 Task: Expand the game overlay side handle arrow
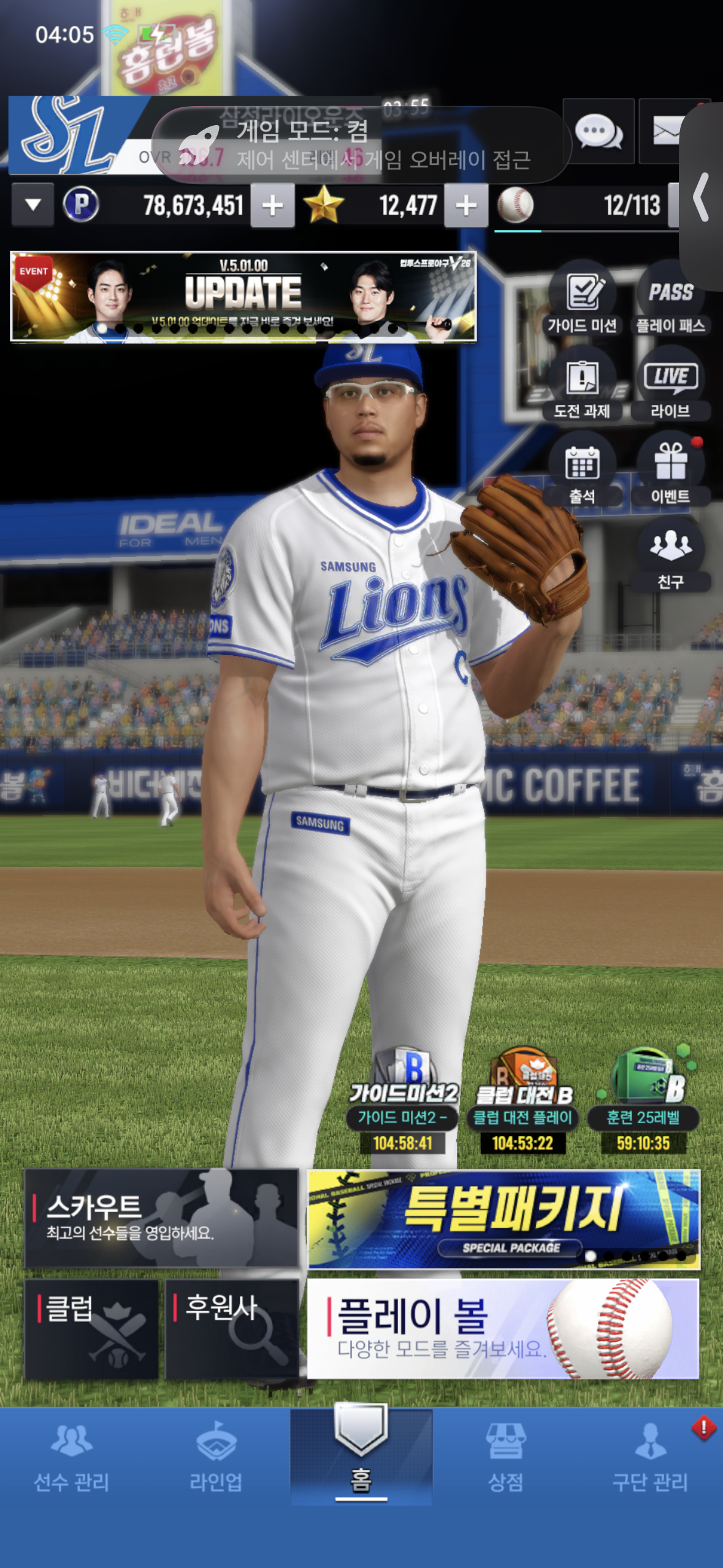coord(702,197)
